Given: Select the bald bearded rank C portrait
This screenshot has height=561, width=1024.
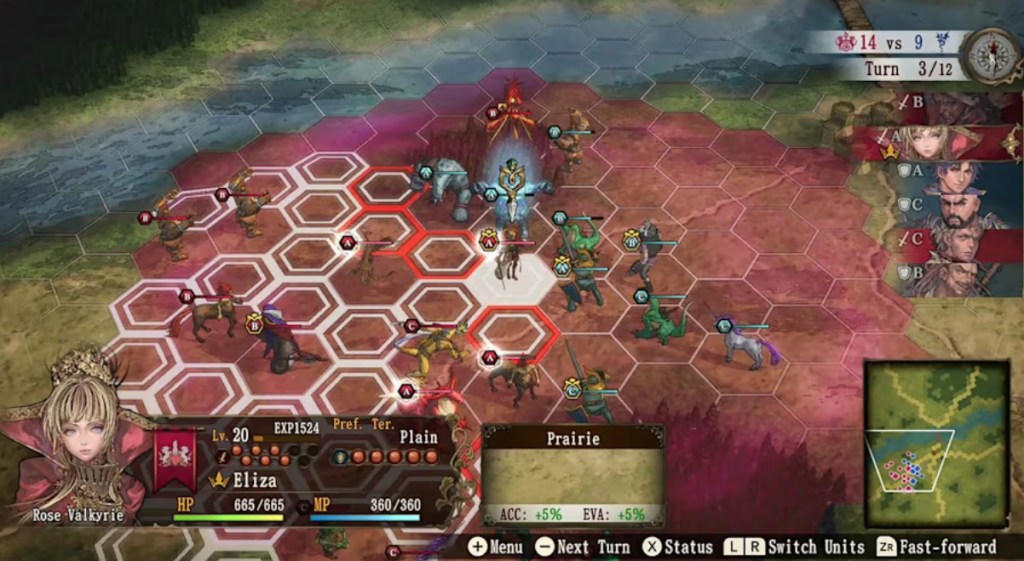Looking at the screenshot, I should point(955,211).
